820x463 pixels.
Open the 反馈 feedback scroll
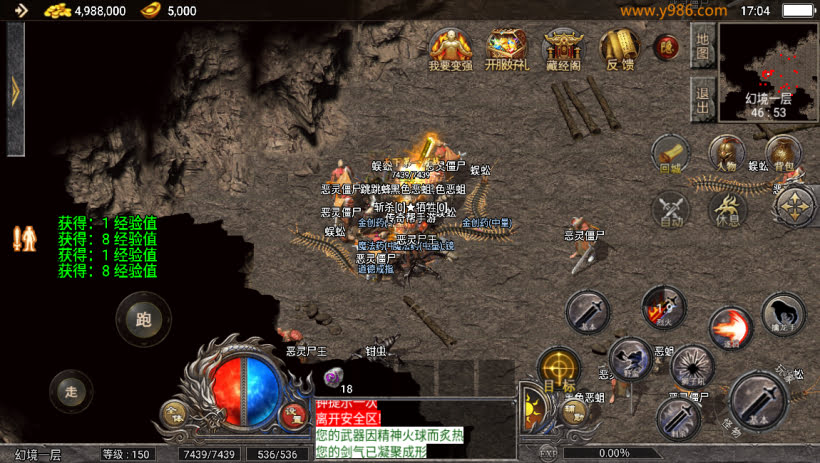(619, 47)
